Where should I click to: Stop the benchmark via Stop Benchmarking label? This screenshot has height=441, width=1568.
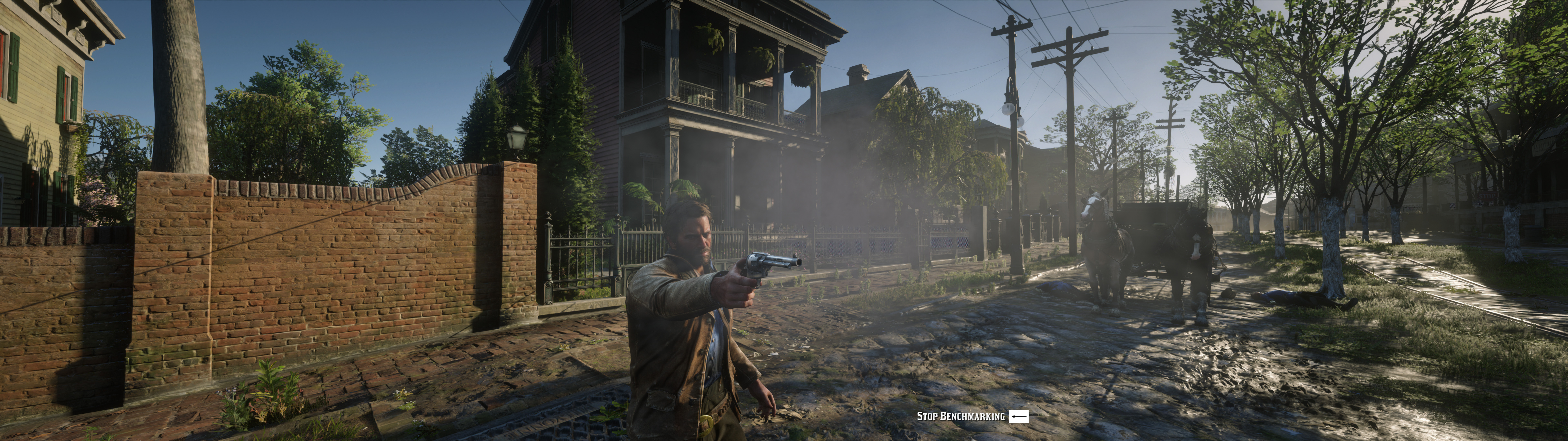(x=961, y=416)
